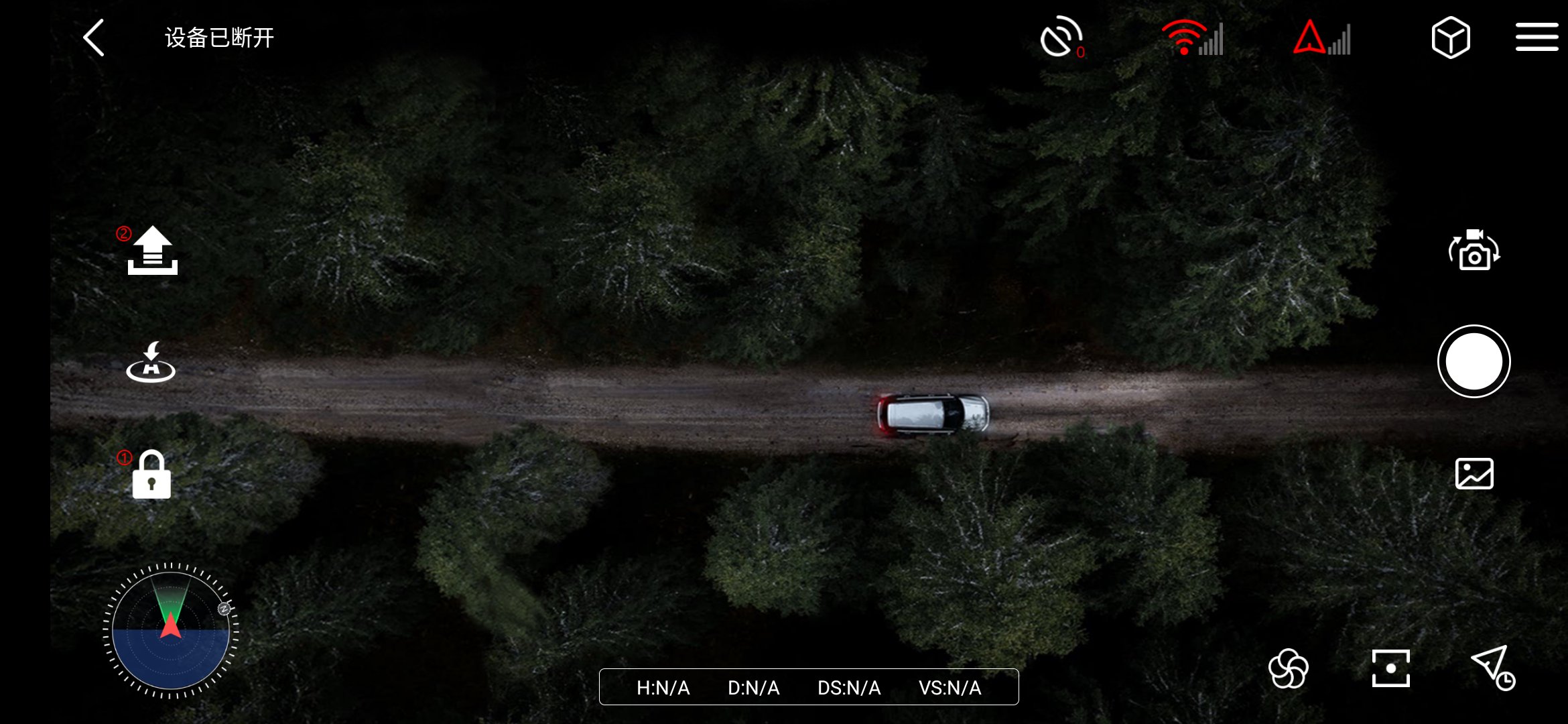This screenshot has height=724, width=1568.
Task: Open the compass radar minimap
Action: coord(171,630)
